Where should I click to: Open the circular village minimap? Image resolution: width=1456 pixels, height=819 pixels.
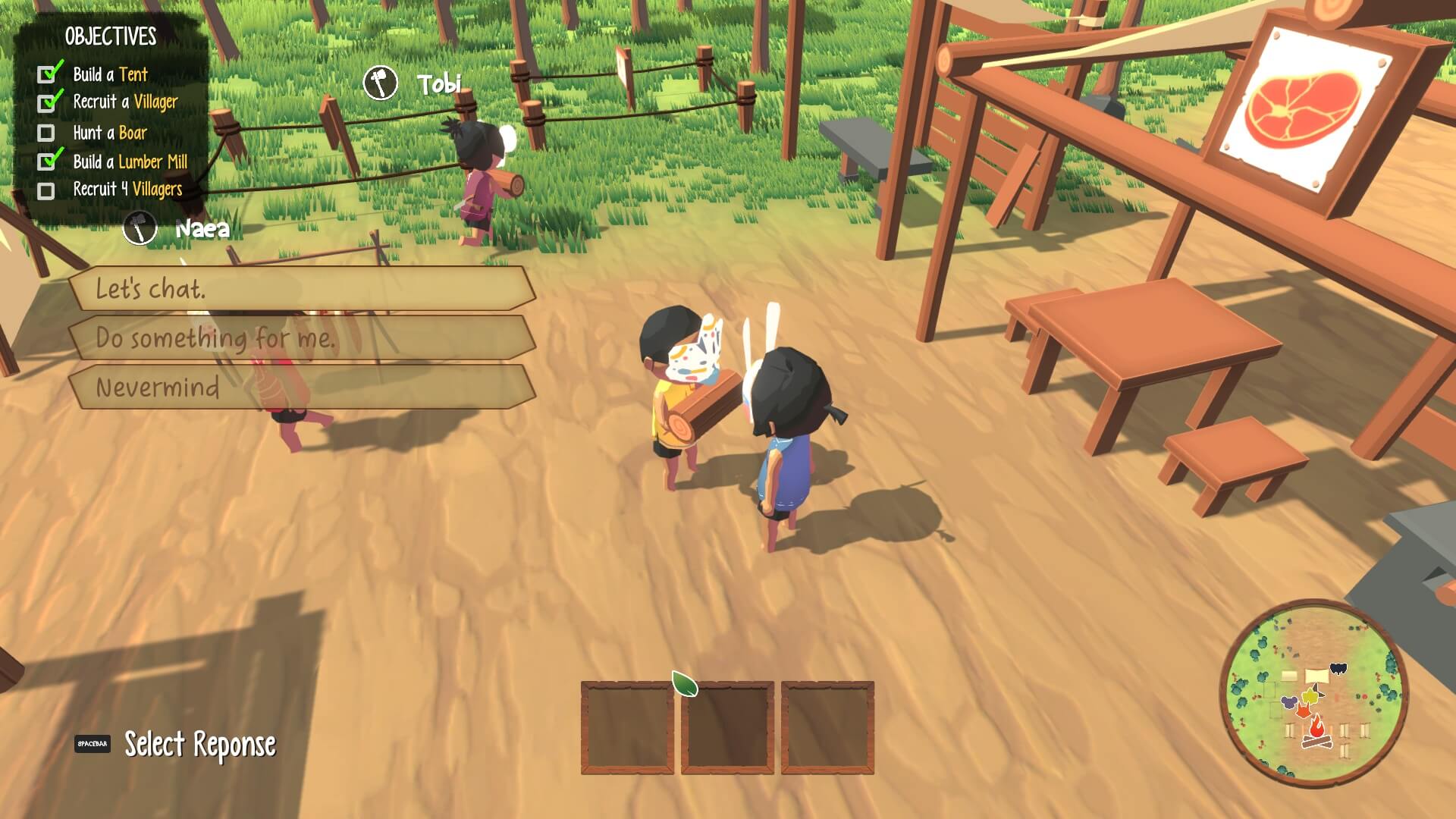point(1313,693)
